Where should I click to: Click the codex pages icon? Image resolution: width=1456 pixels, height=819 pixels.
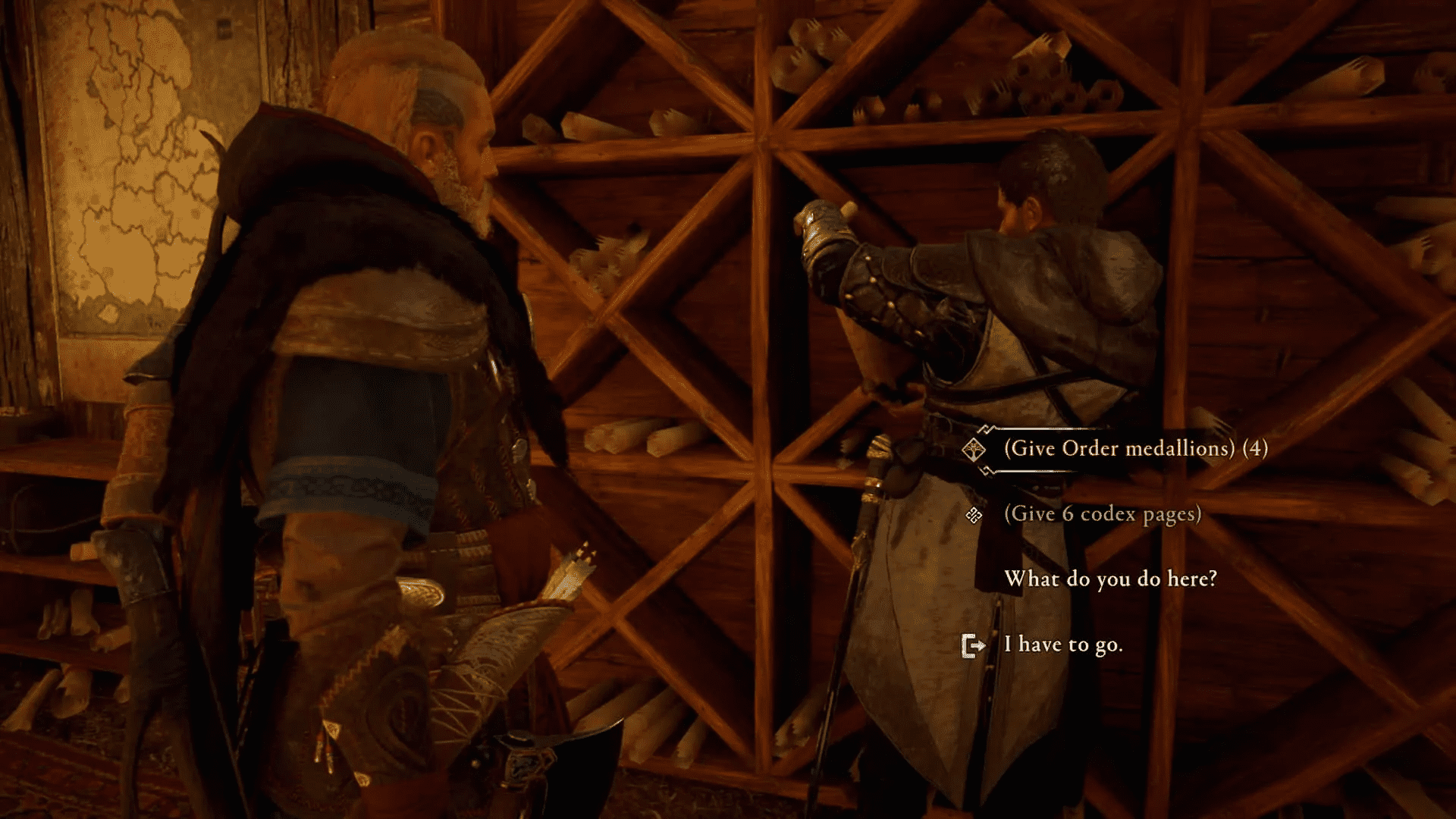pos(975,514)
